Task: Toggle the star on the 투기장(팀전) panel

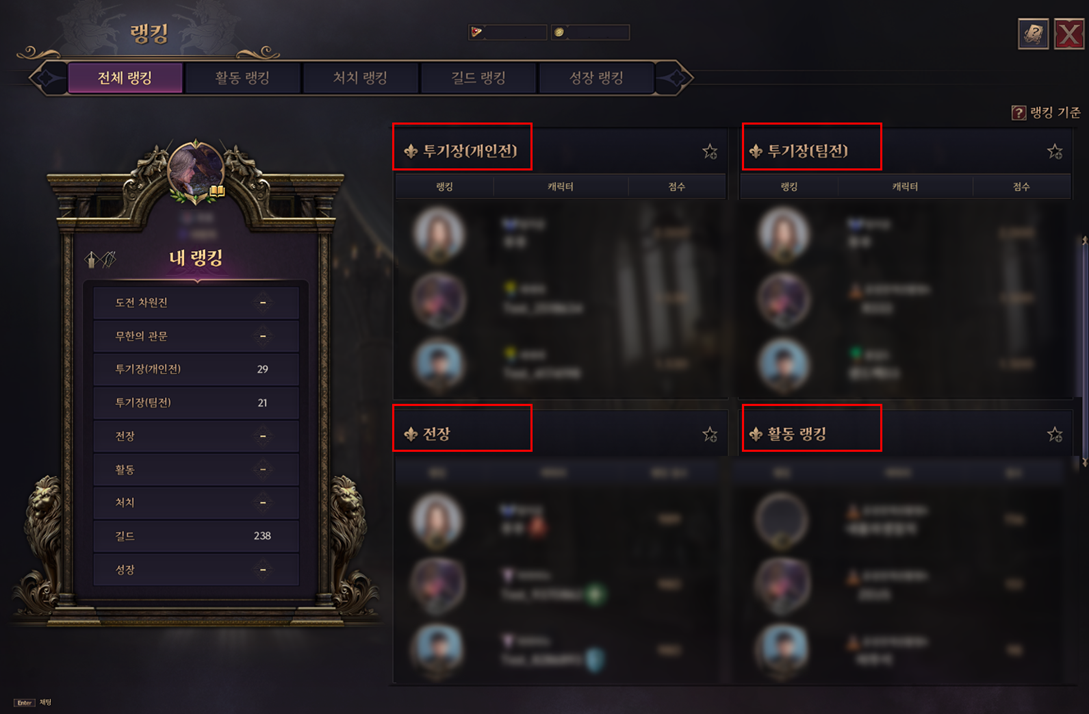Action: [1054, 152]
